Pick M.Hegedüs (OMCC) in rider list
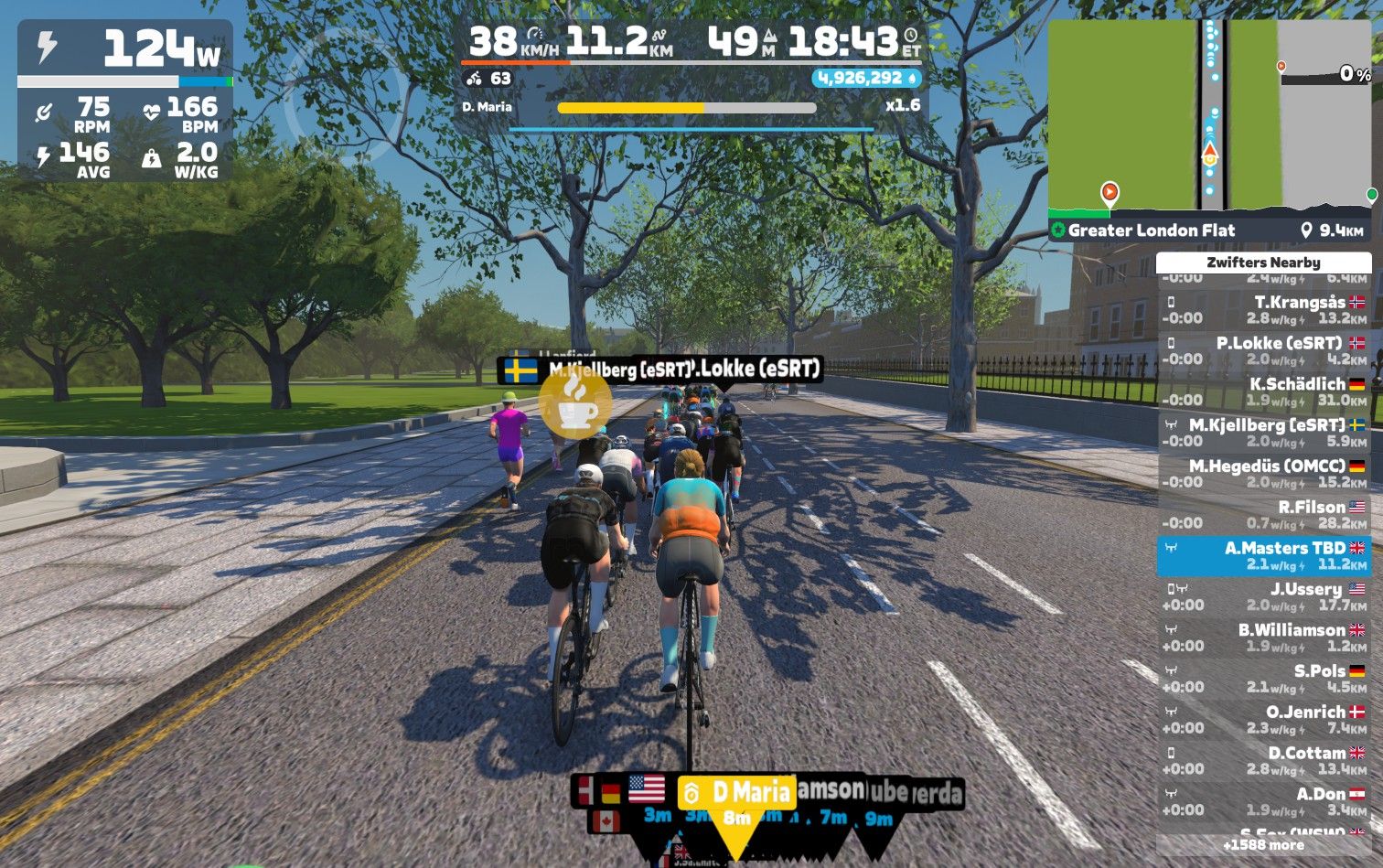The image size is (1383, 868). 1264,474
